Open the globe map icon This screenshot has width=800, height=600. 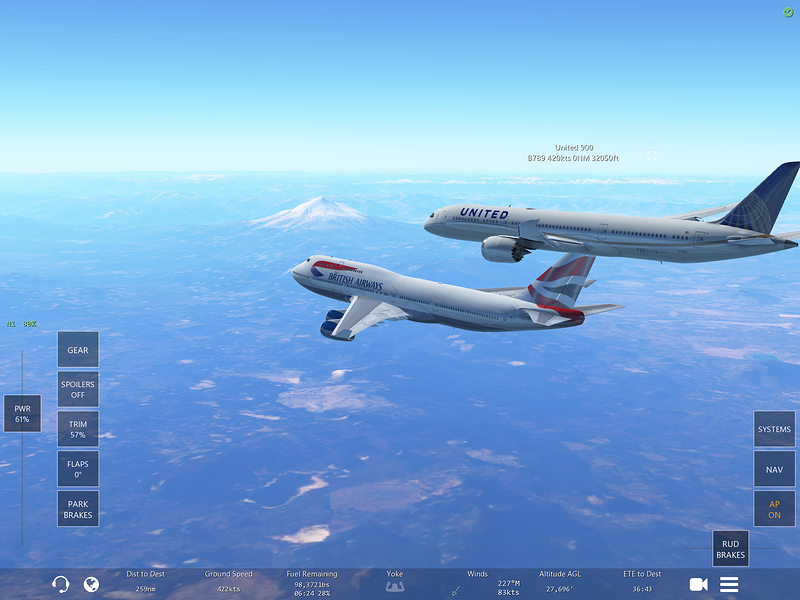pyautogui.click(x=91, y=584)
